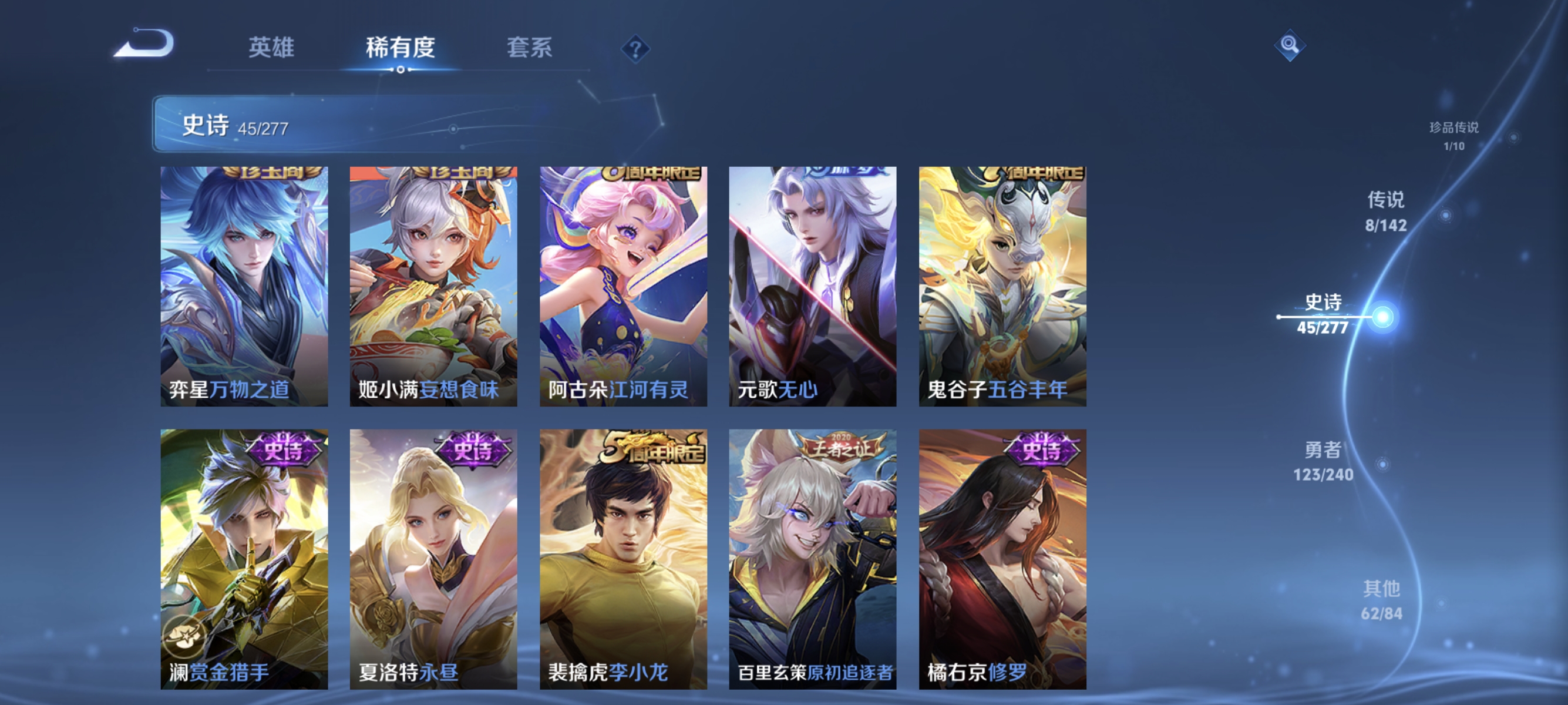Switch to the 英雄 tab

(271, 49)
